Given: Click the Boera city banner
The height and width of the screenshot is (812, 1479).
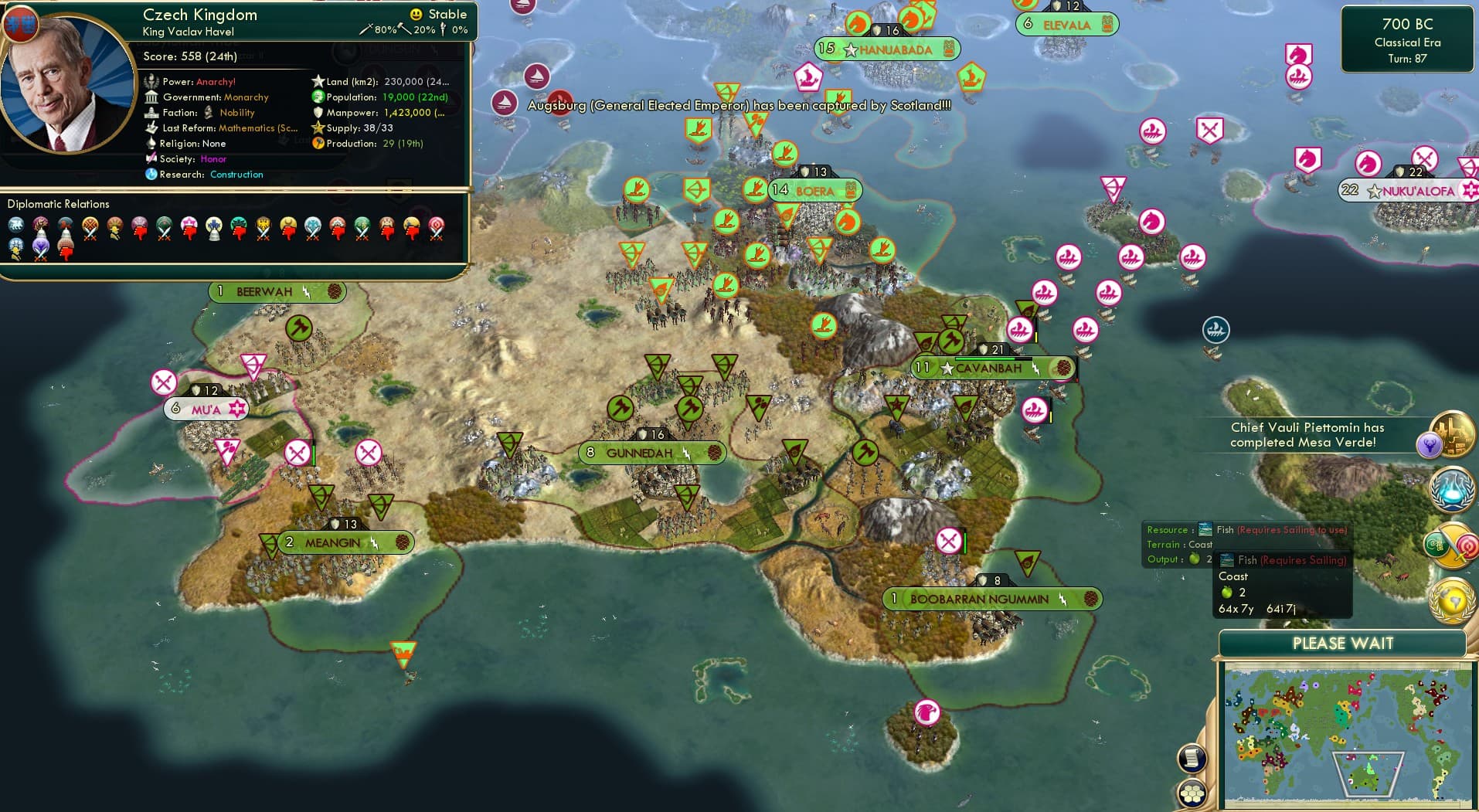Looking at the screenshot, I should 814,191.
